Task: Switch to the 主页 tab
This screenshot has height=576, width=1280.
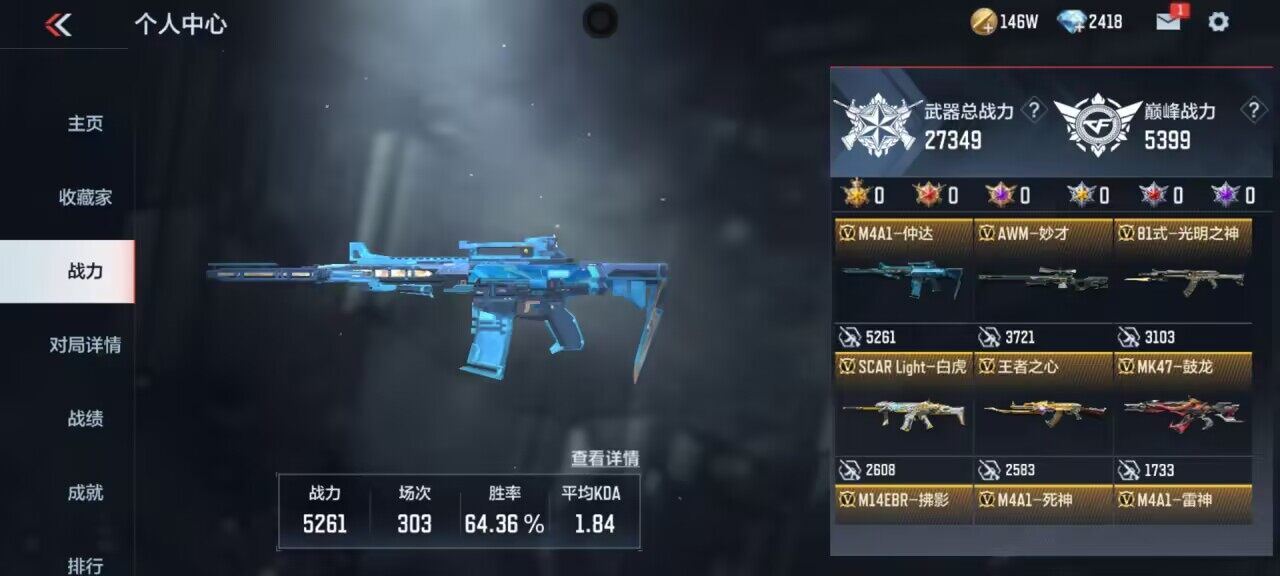Action: click(85, 124)
